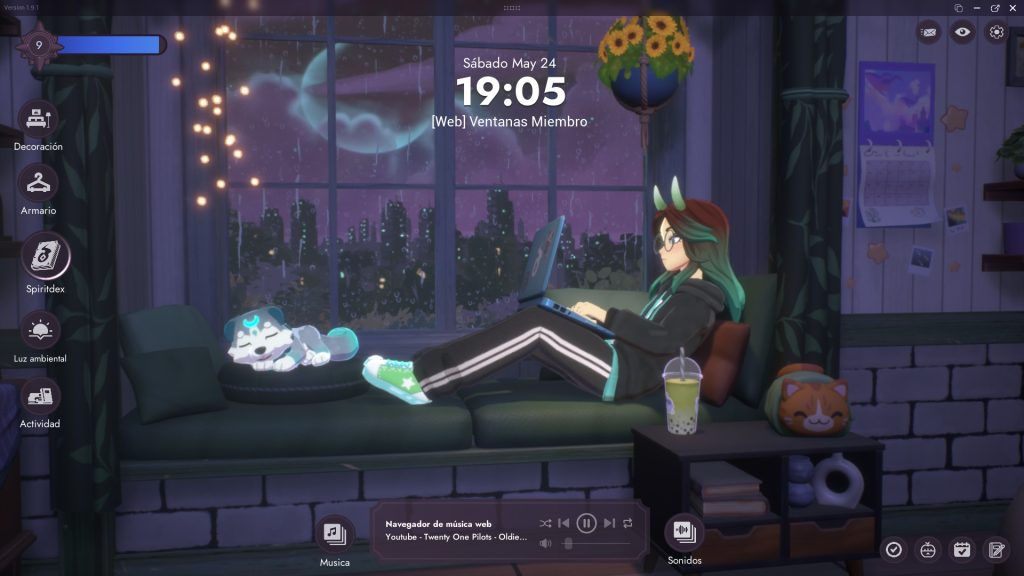Toggle shuffle in the music player
The image size is (1024, 576).
545,523
